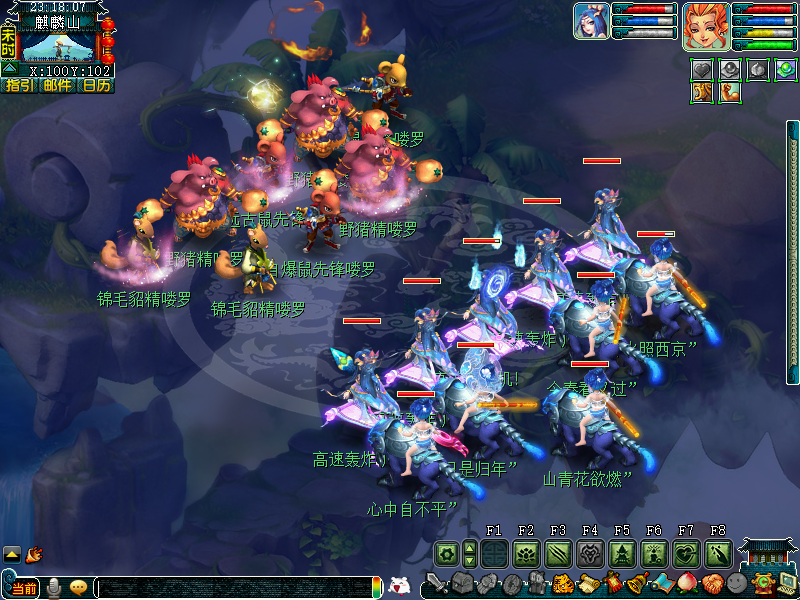The image size is (800, 600).
Task: Select the orange-haired character portrait
Action: coord(705,25)
